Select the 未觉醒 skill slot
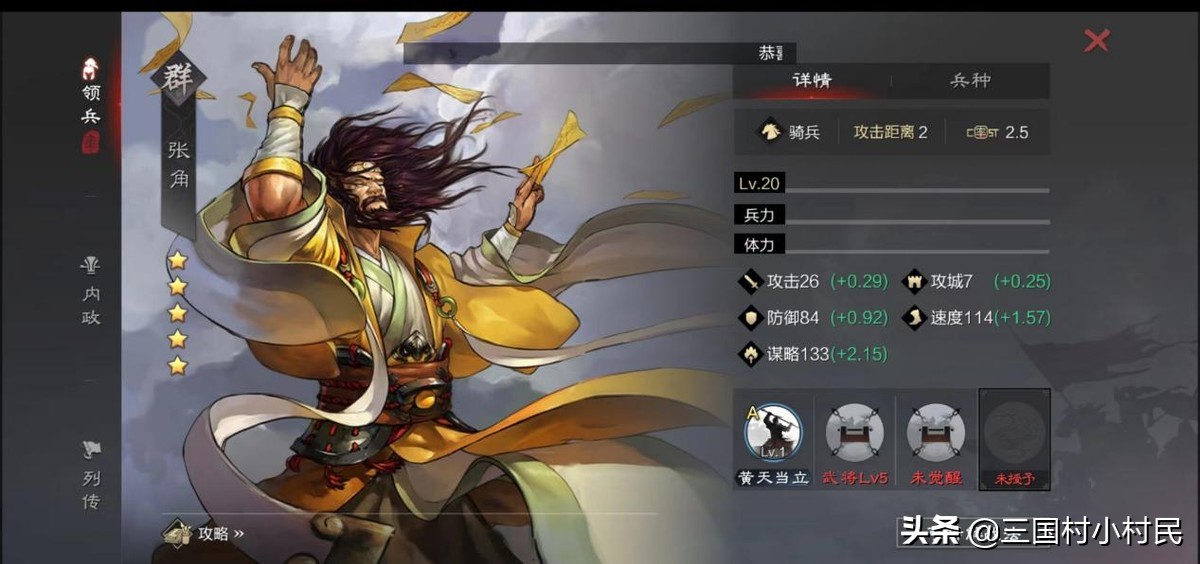This screenshot has width=1200, height=564. 935,434
